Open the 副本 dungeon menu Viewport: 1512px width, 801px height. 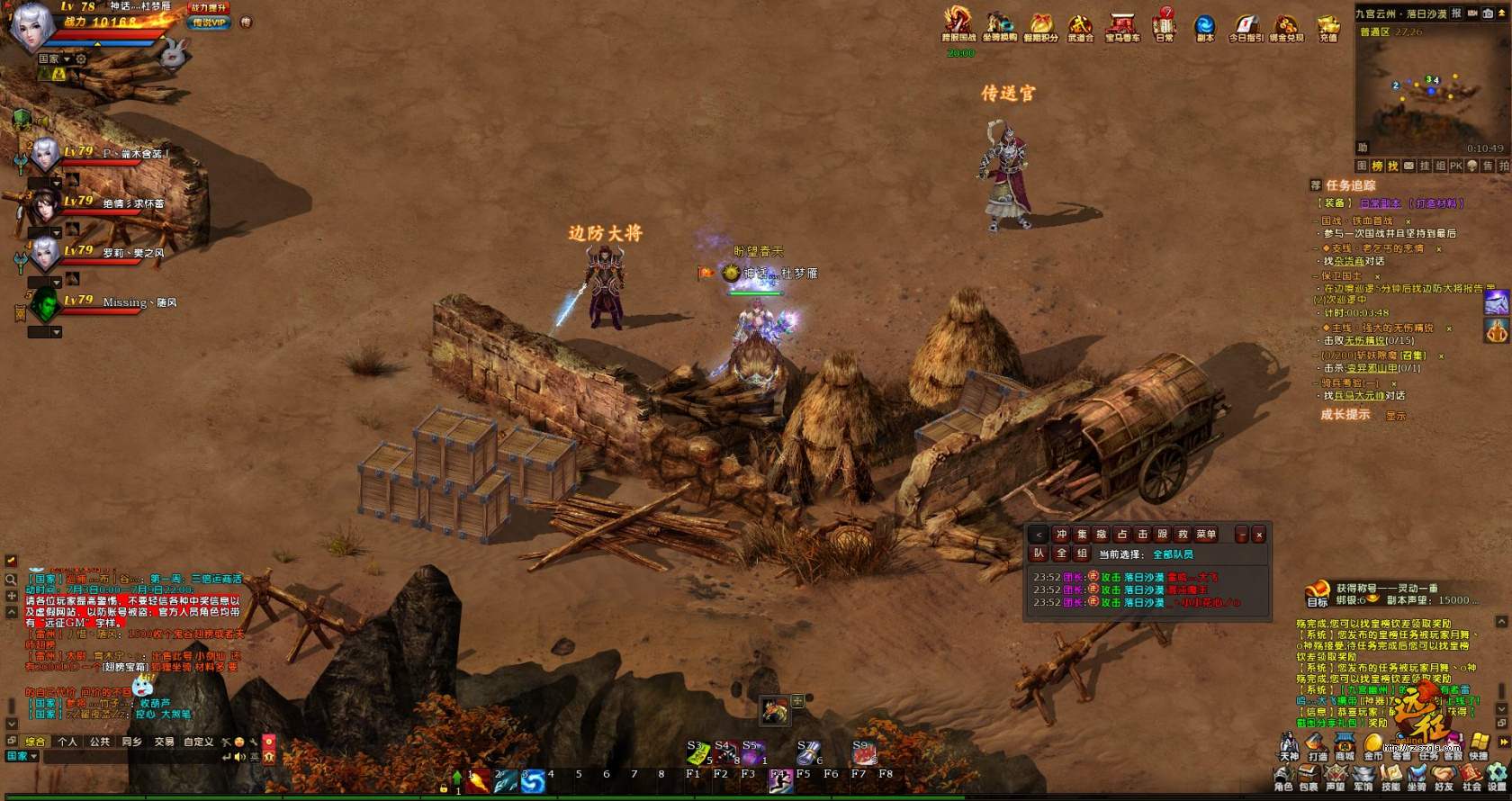pos(1204,25)
